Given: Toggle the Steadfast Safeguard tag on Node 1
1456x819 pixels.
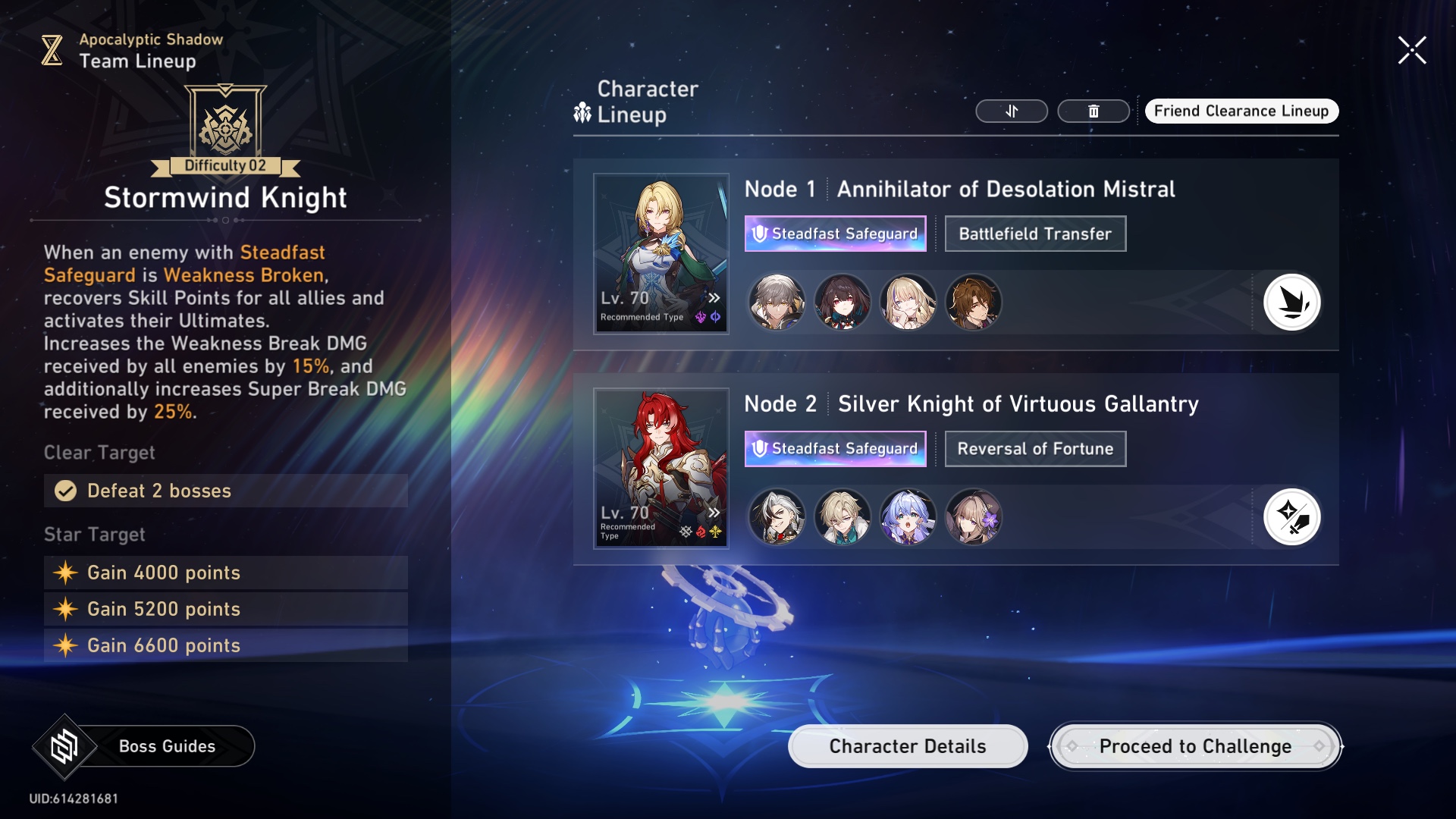Looking at the screenshot, I should pyautogui.click(x=835, y=234).
